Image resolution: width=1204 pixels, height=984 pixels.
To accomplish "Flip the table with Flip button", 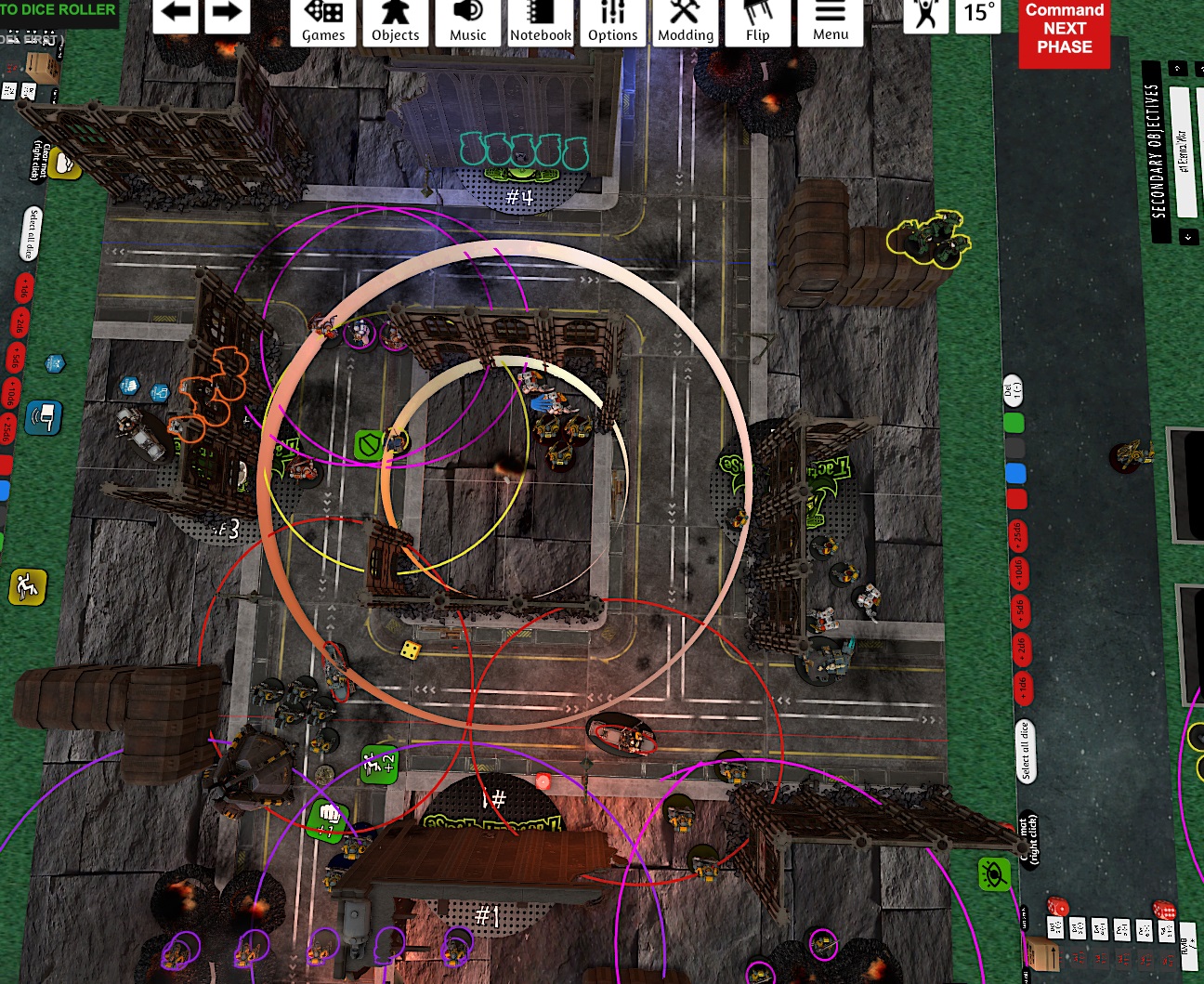I will click(x=758, y=22).
